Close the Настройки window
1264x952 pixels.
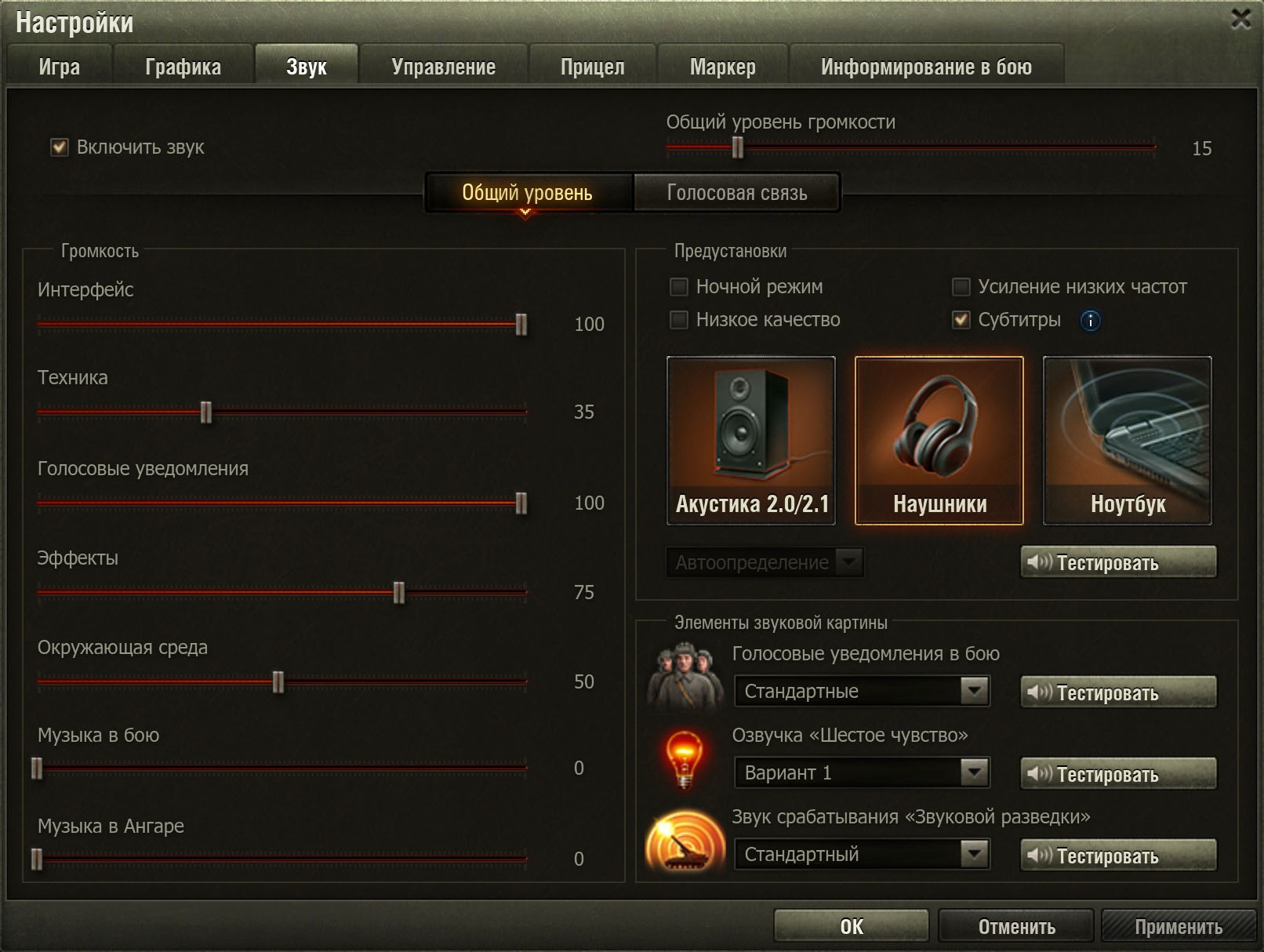coord(1240,19)
